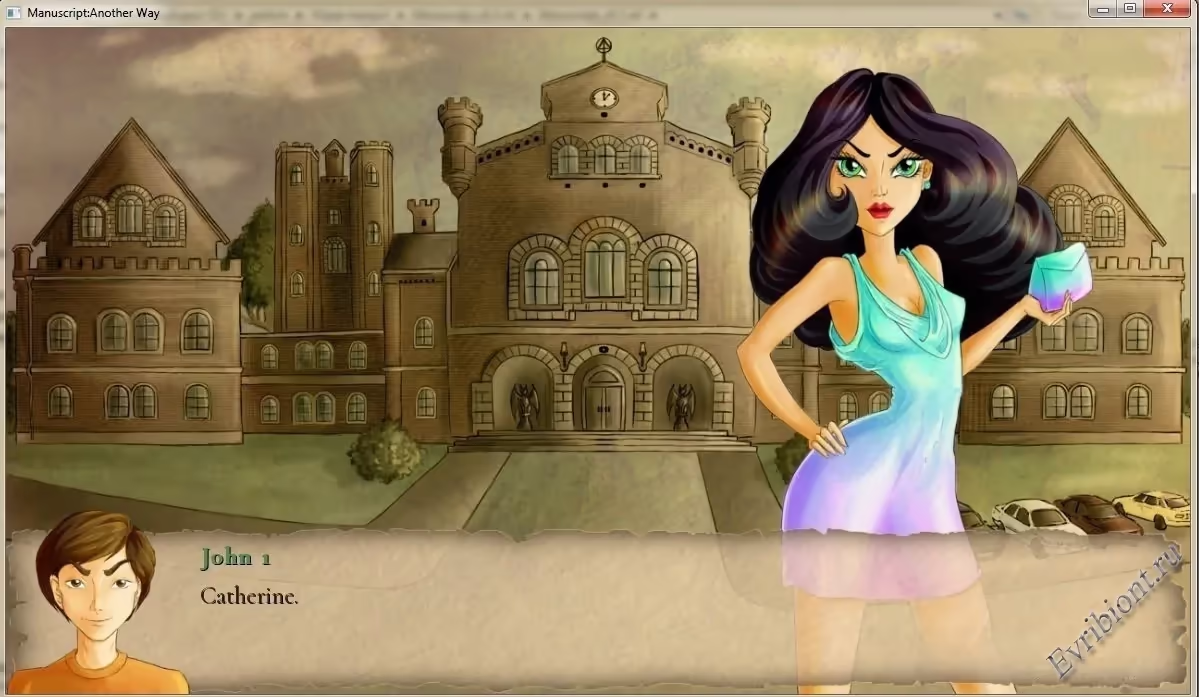Advance the dialogue box reading "Catherine."
Image resolution: width=1199 pixels, height=697 pixels.
pyautogui.click(x=600, y=610)
